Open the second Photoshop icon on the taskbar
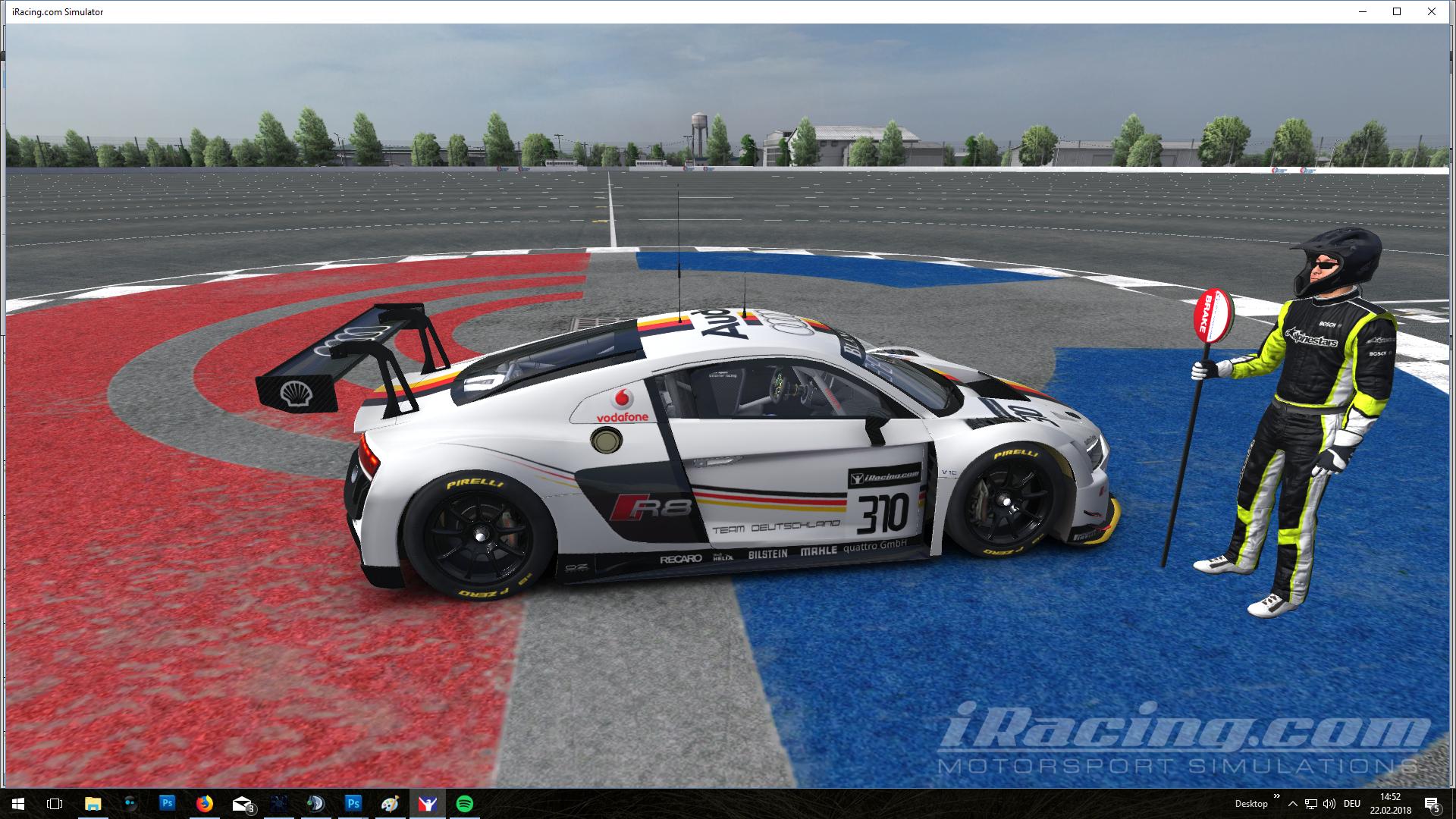Image resolution: width=1456 pixels, height=819 pixels. pos(354,803)
